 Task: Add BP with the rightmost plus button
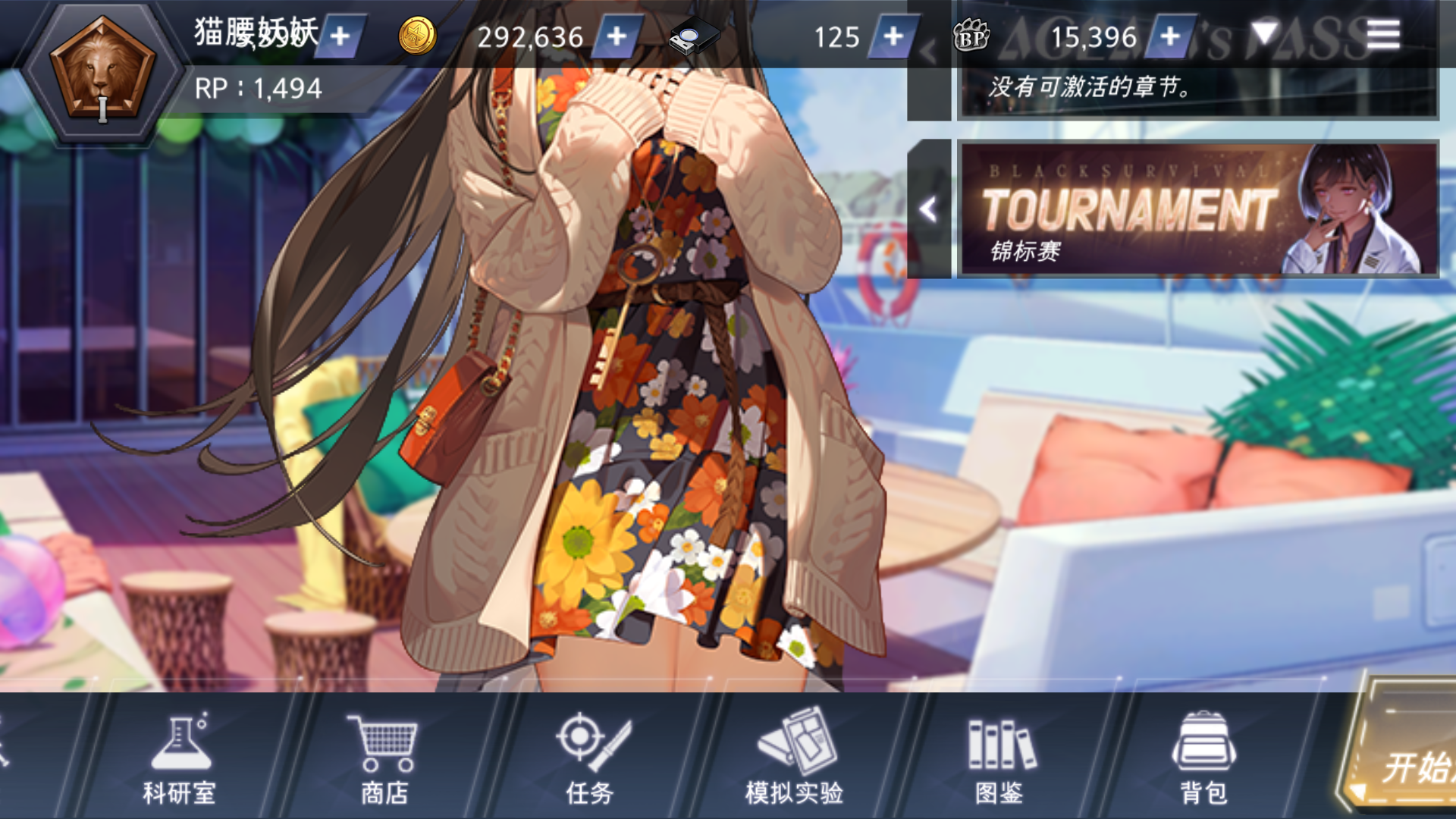pyautogui.click(x=1170, y=36)
